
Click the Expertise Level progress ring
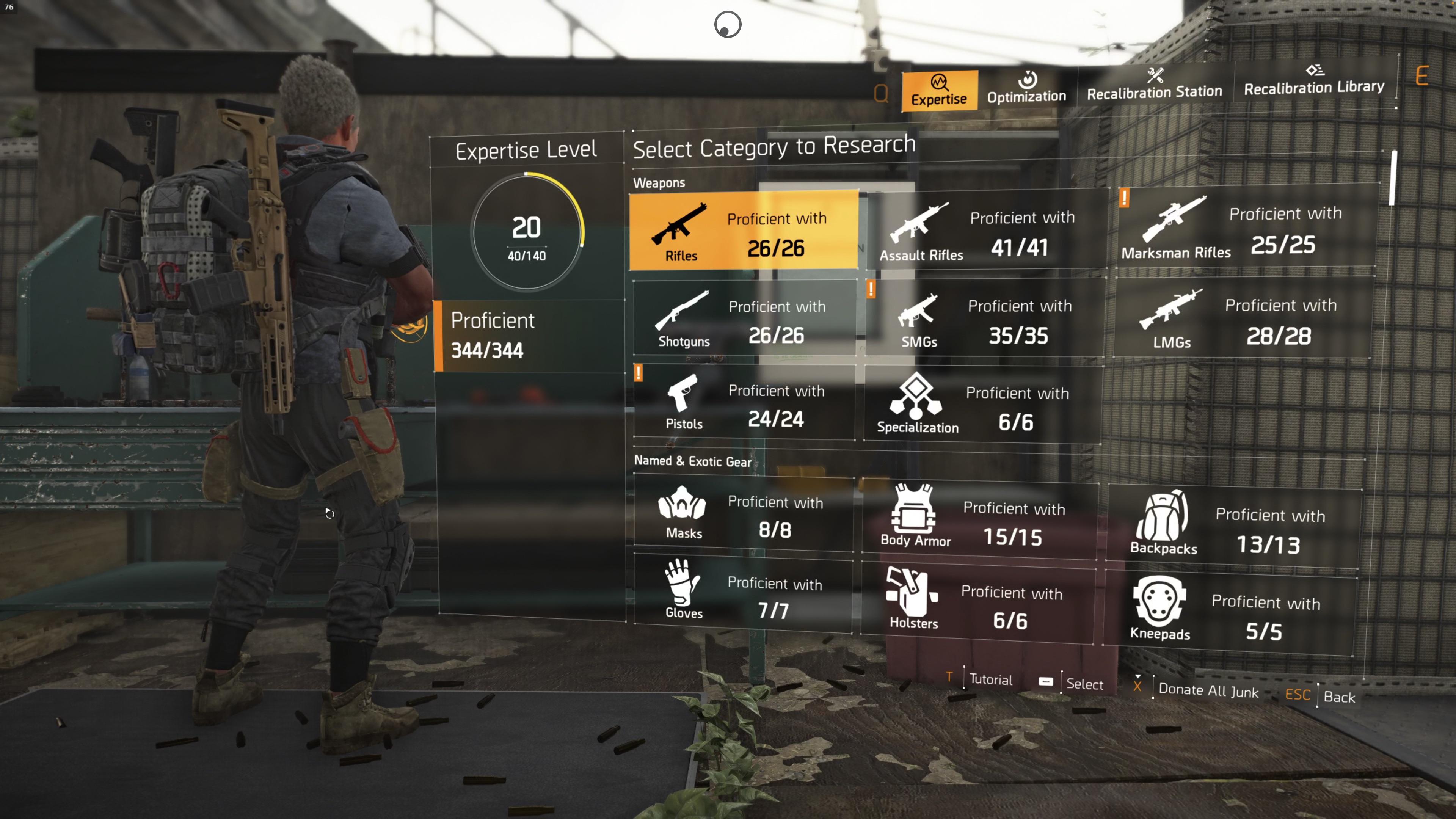pyautogui.click(x=527, y=229)
